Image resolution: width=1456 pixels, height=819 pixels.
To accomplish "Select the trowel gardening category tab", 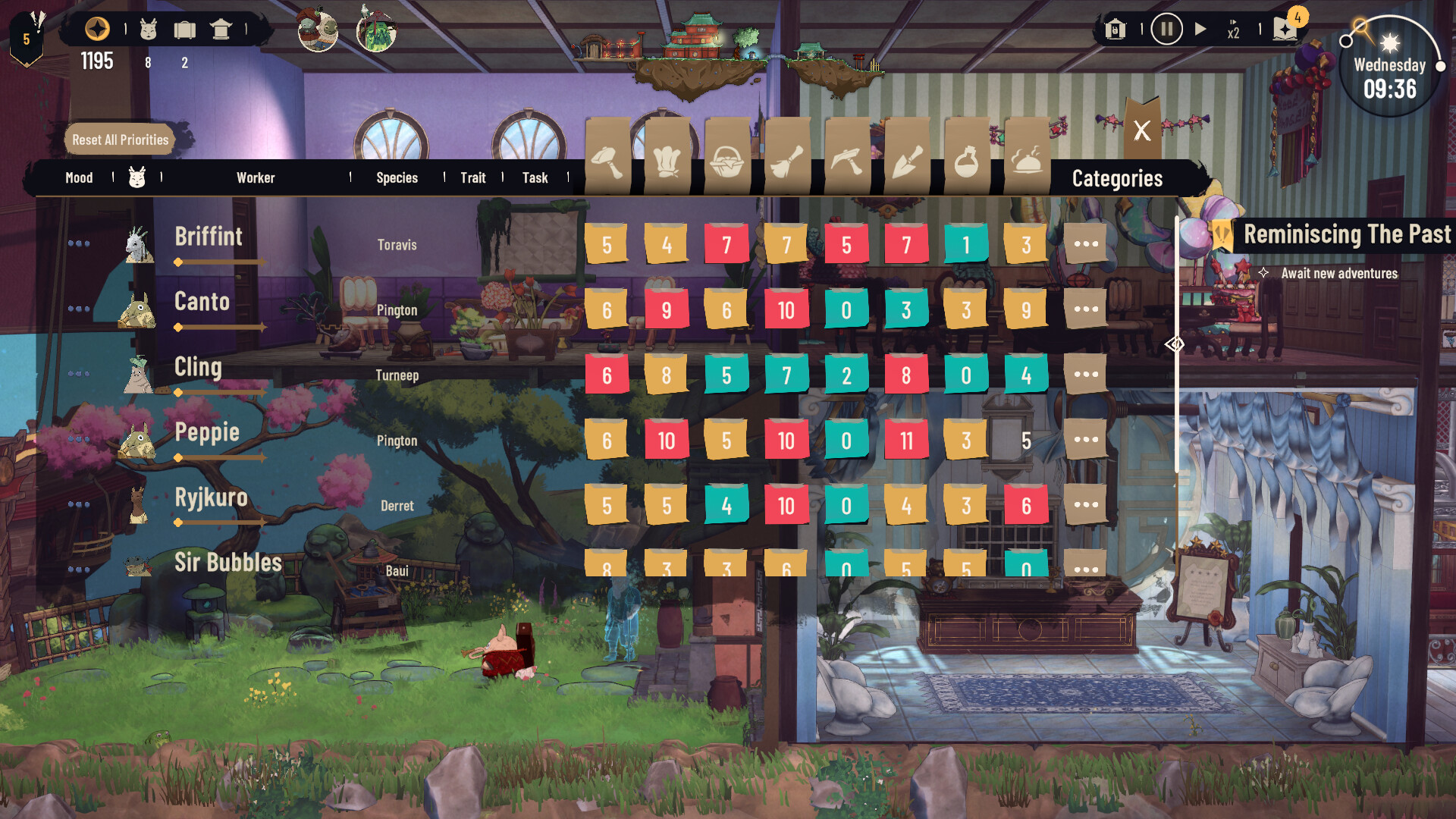I will tap(906, 161).
